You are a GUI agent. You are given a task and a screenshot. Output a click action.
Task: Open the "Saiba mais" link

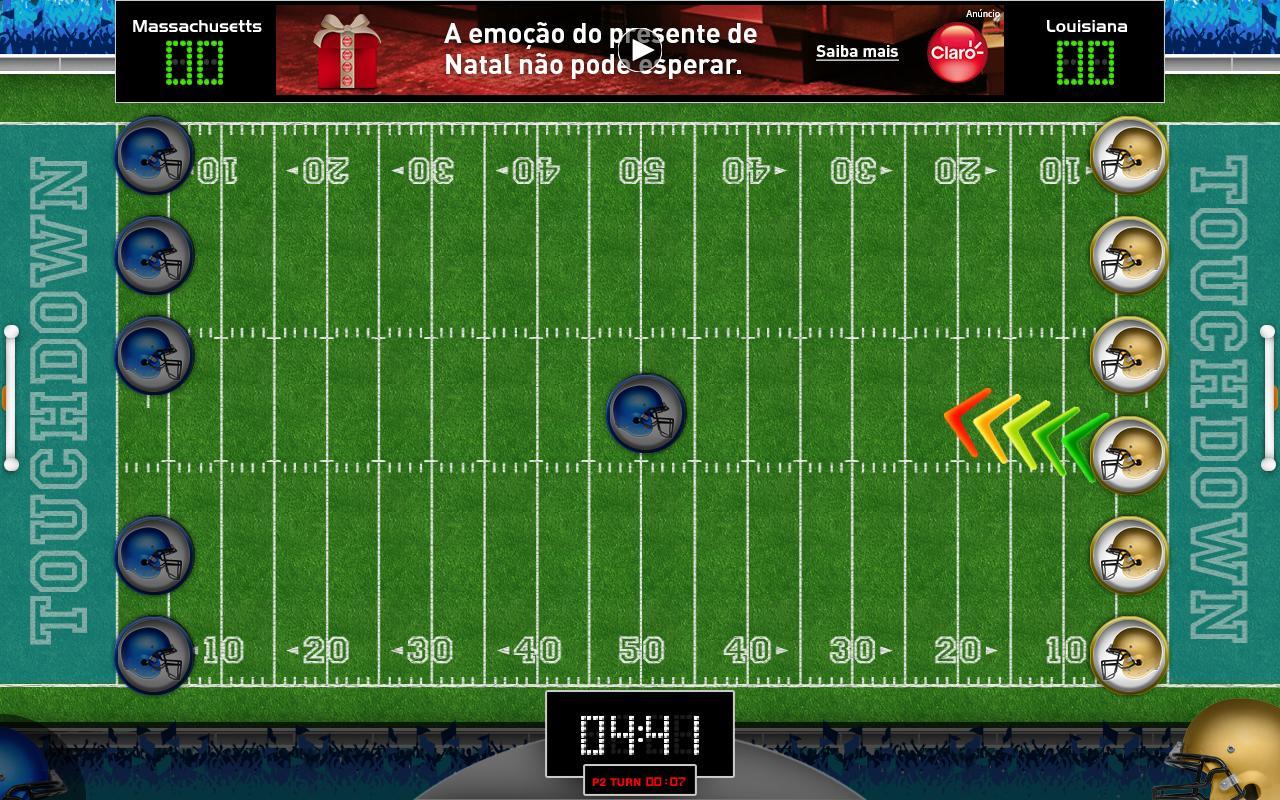[856, 50]
